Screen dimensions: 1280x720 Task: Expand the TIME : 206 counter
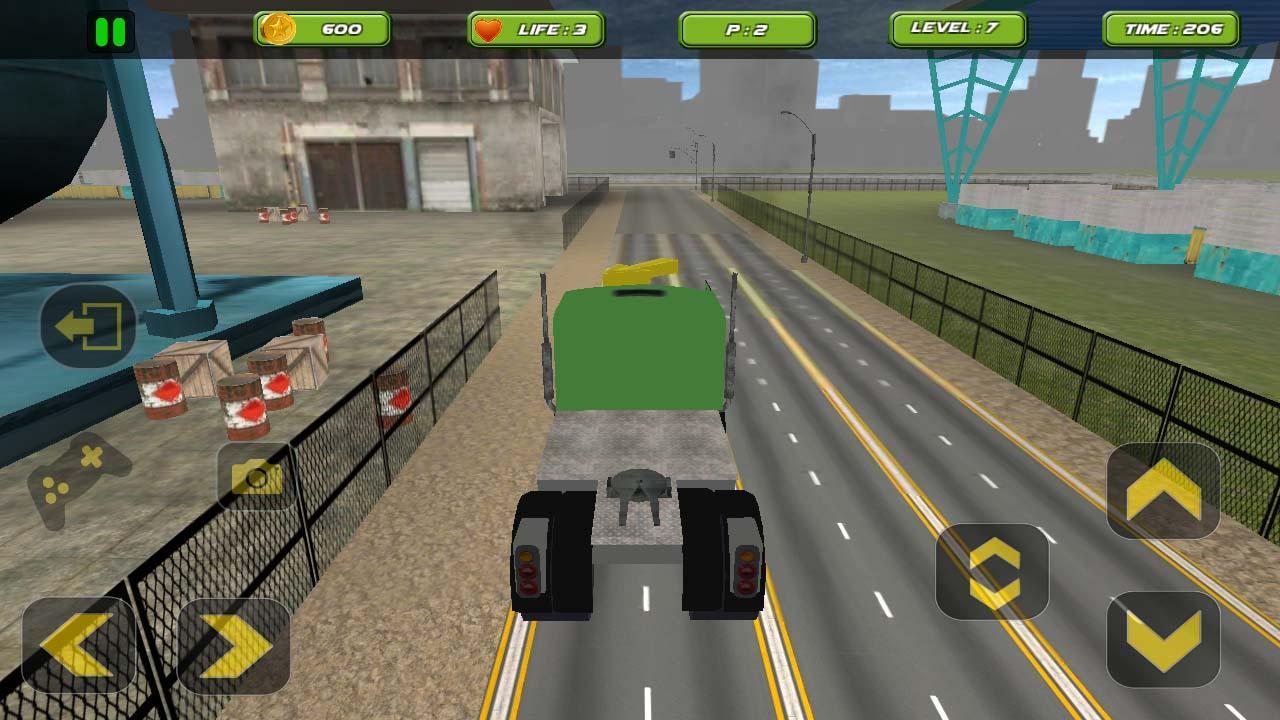(x=1172, y=29)
